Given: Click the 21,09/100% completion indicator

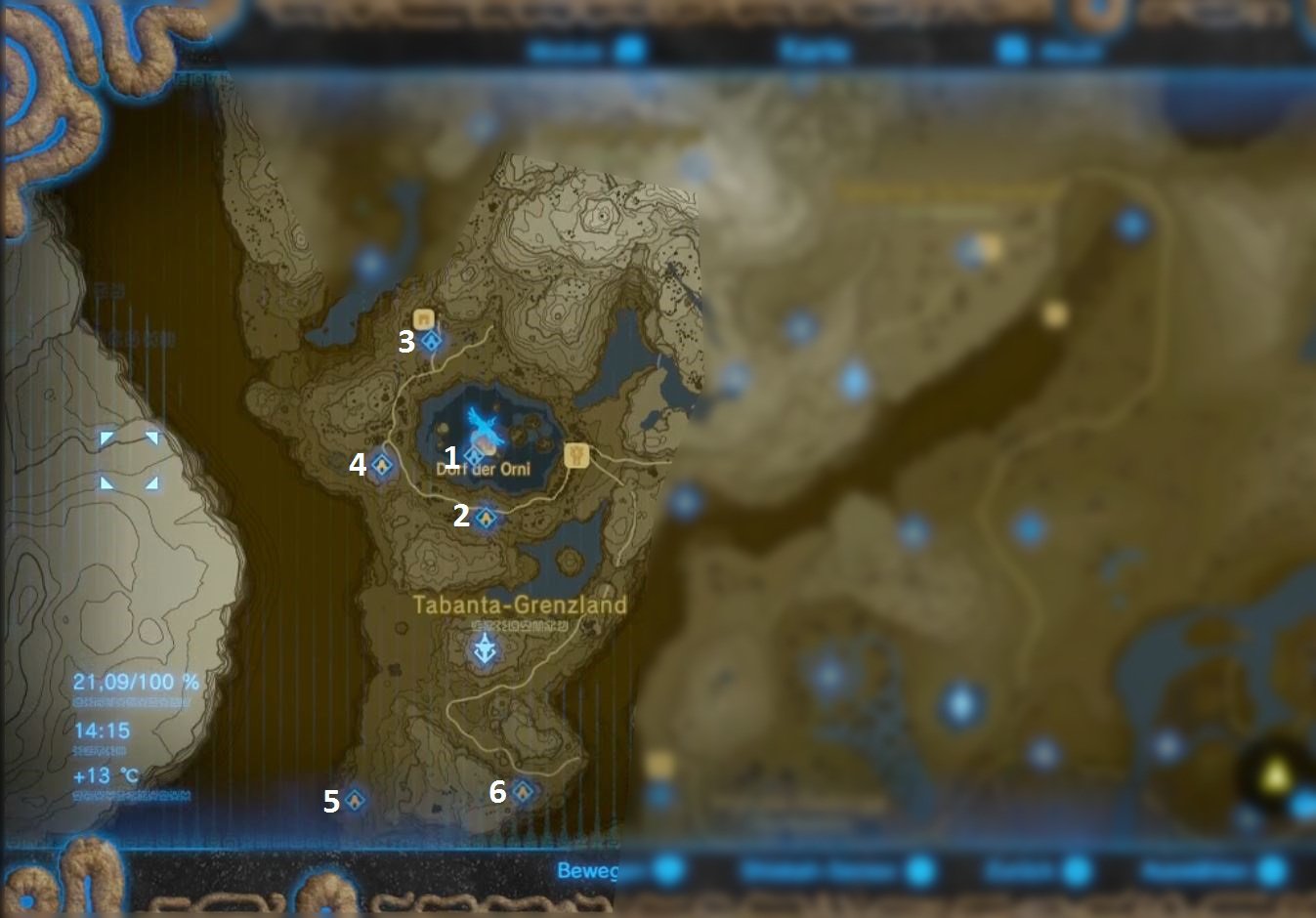Looking at the screenshot, I should coord(136,683).
